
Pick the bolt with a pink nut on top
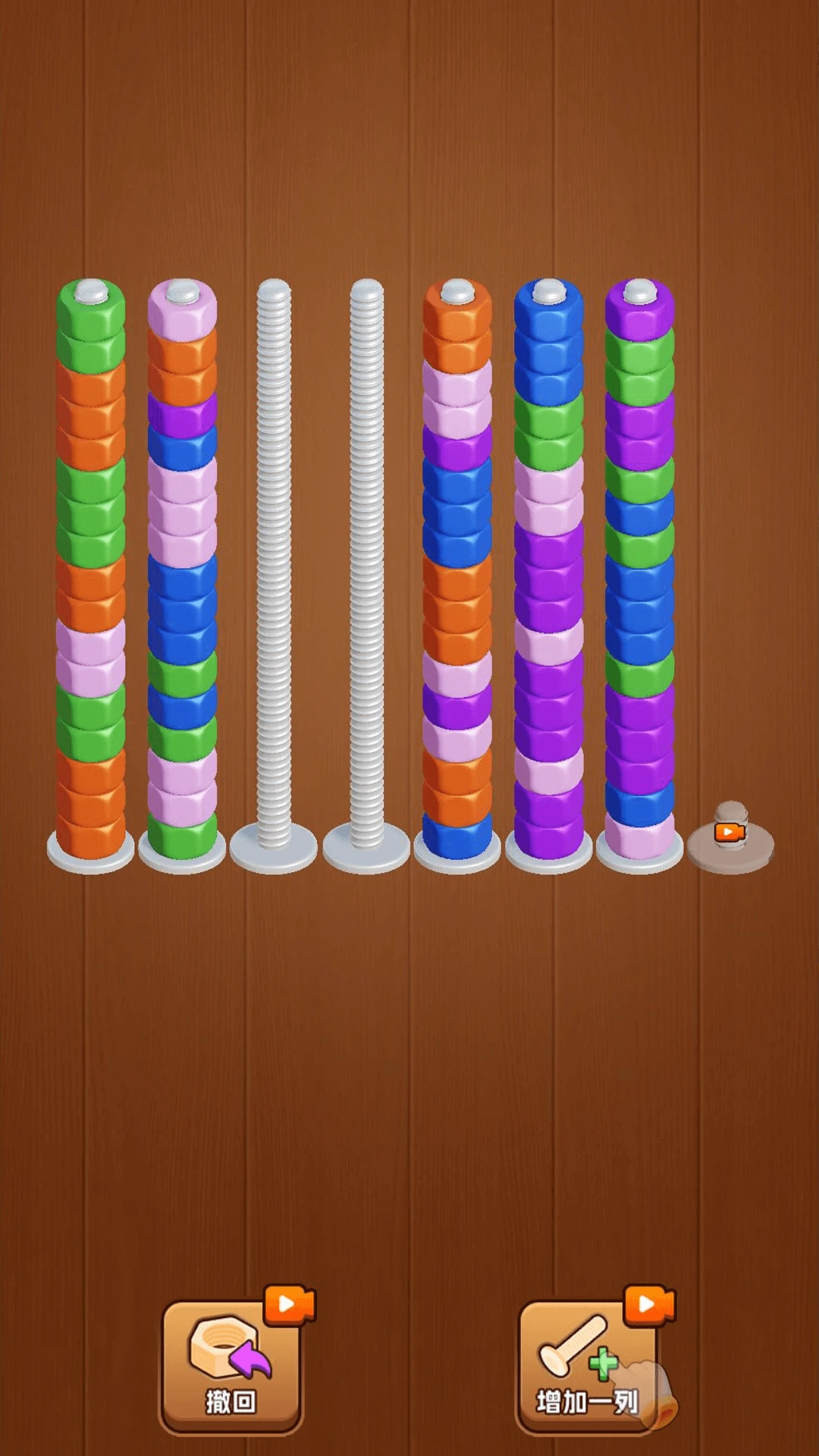tap(182, 569)
